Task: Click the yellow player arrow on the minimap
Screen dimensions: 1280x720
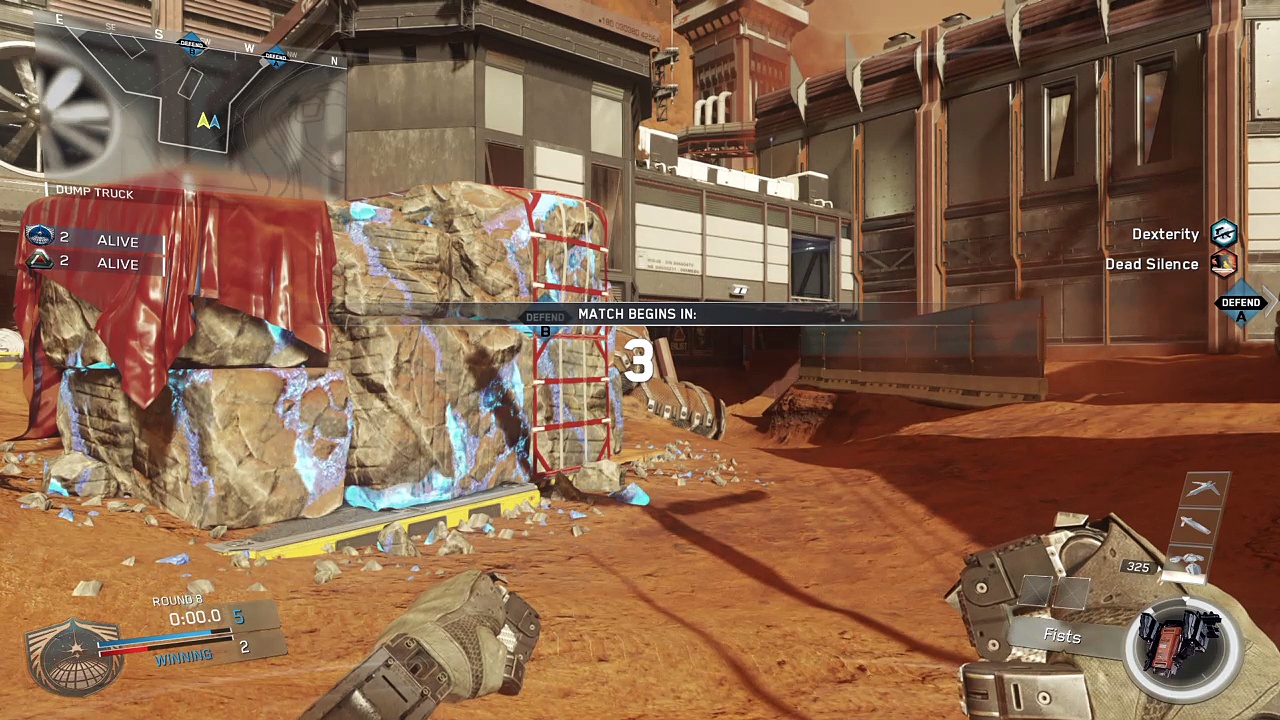Action: [204, 121]
